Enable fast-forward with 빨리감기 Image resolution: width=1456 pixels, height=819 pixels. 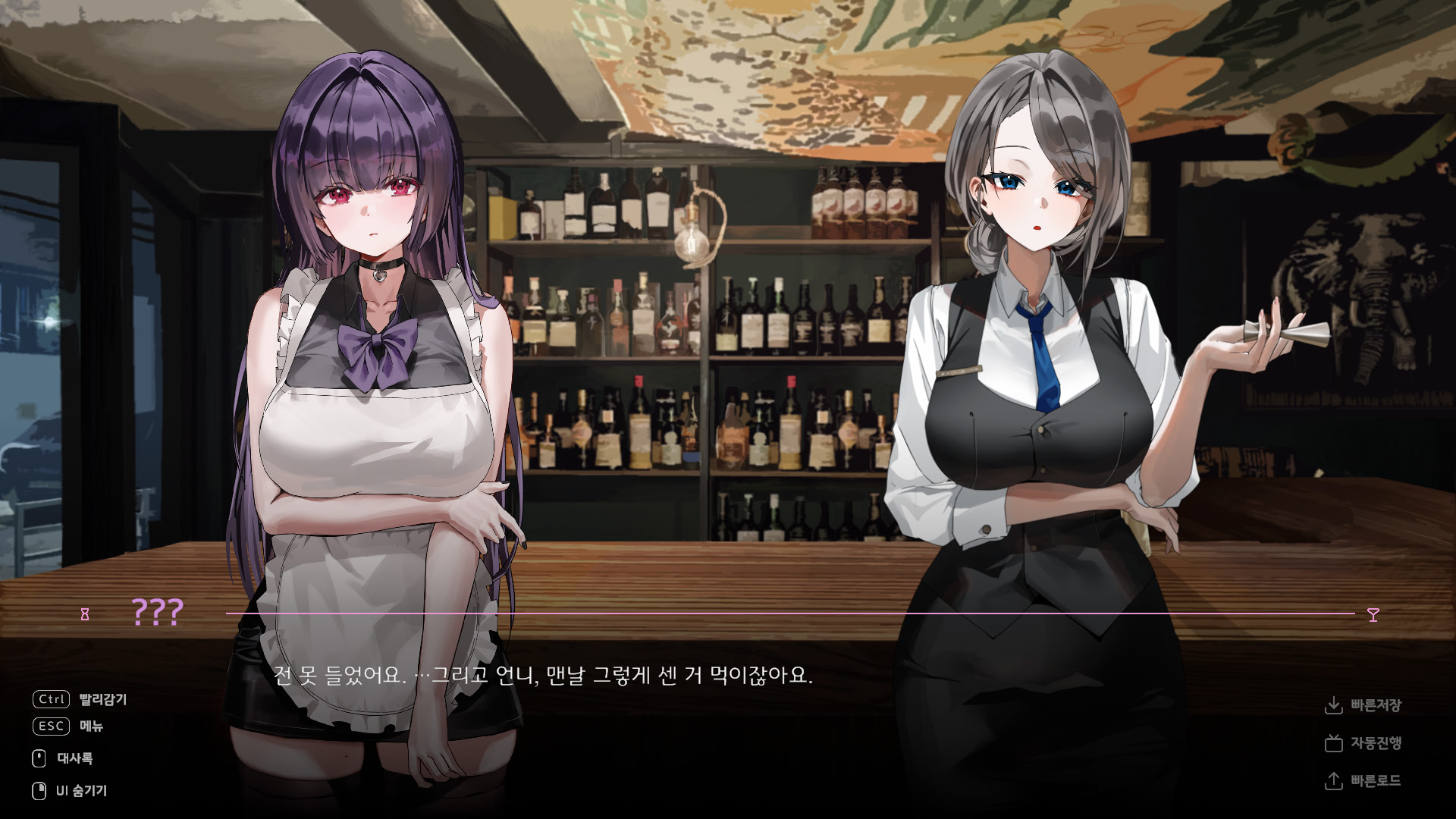[102, 700]
